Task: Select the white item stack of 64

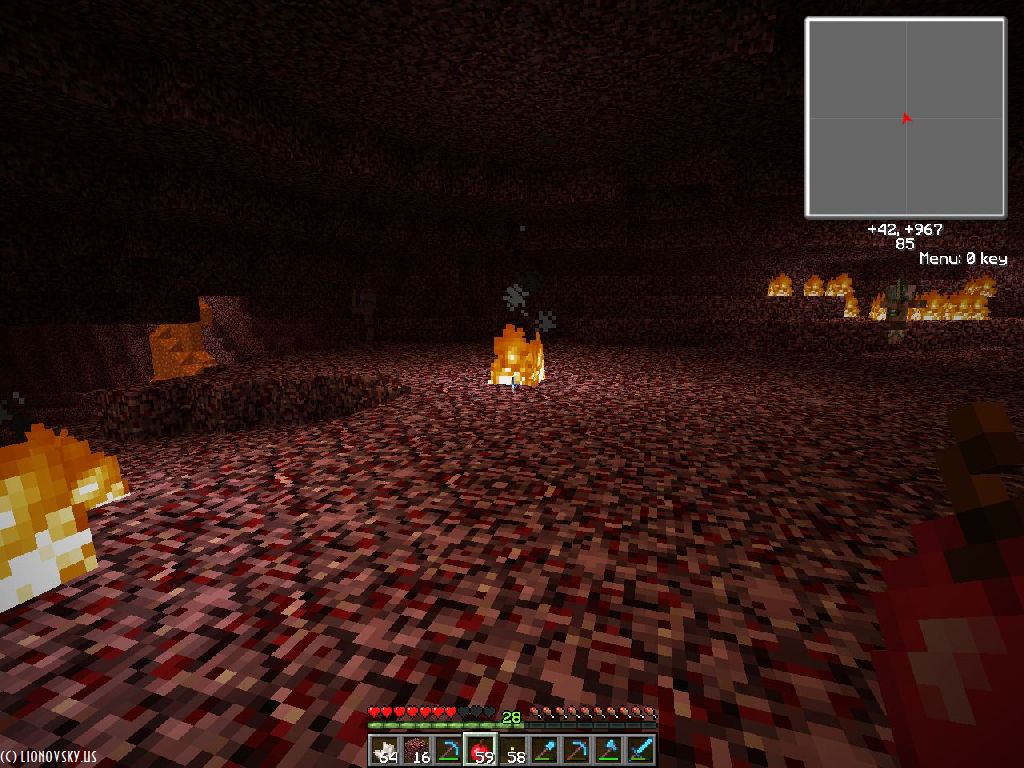Action: pos(386,749)
